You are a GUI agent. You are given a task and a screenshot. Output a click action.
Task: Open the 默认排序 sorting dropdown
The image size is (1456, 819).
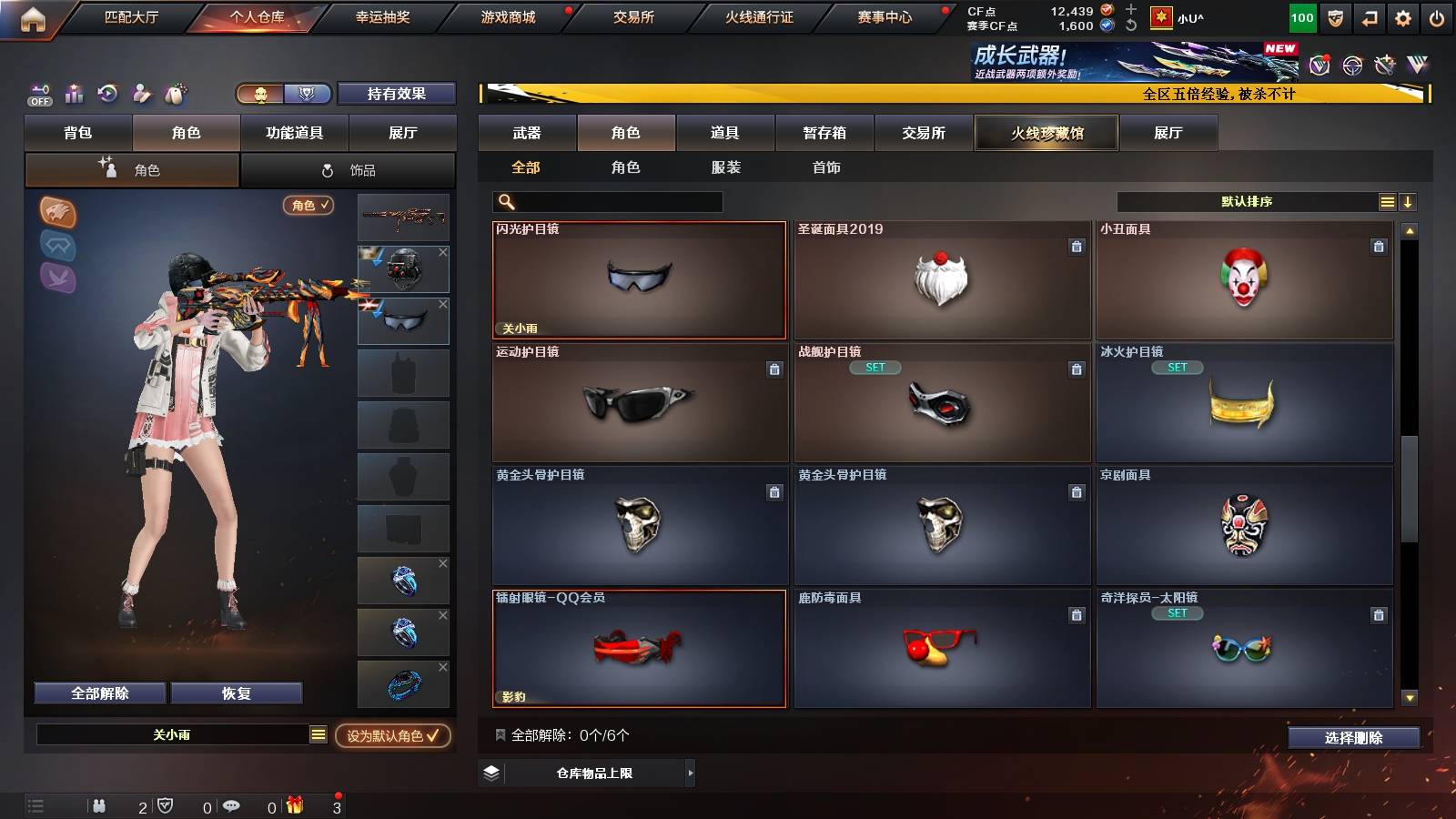(x=1249, y=201)
